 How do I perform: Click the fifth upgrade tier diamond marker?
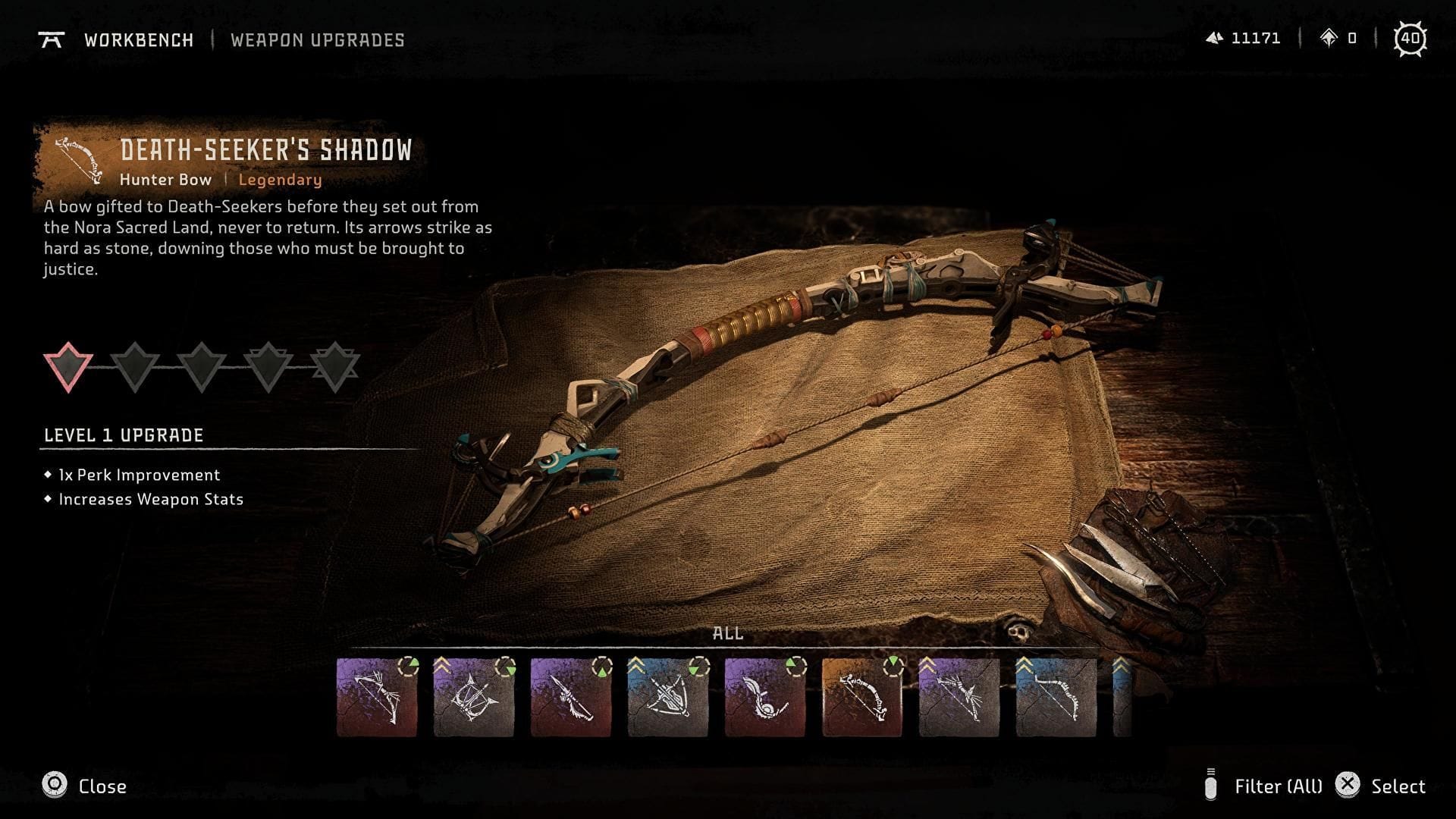(336, 366)
